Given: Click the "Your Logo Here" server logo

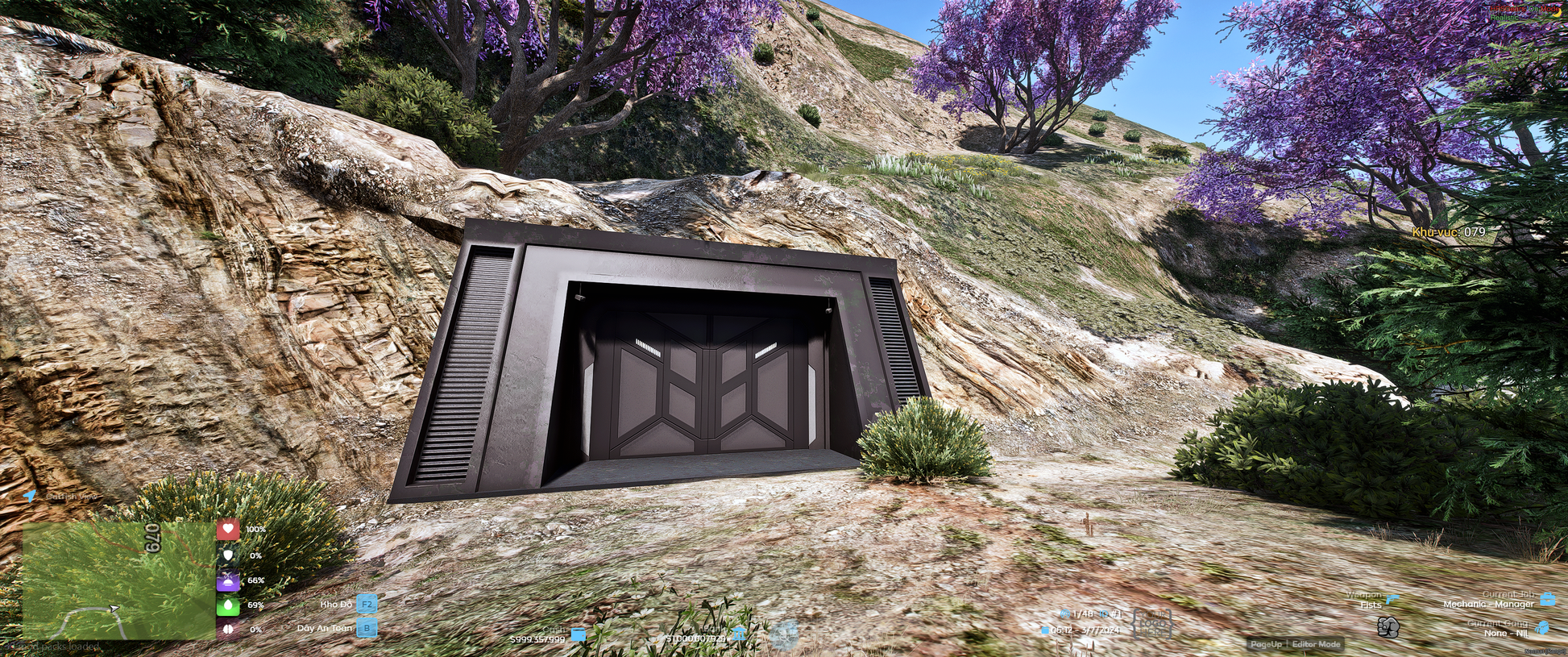Looking at the screenshot, I should pos(1152,622).
